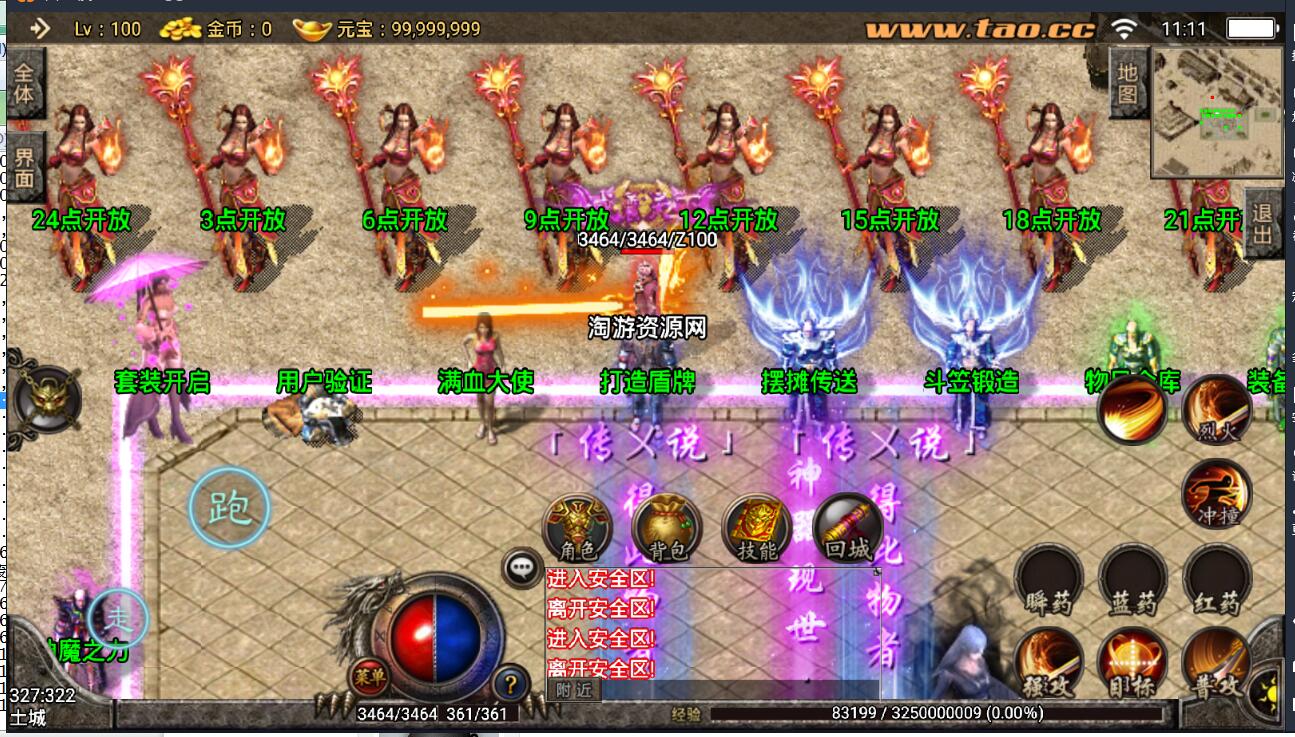Open the red 菜单 menu button
Screen dimensions: 1295x737
tap(370, 677)
